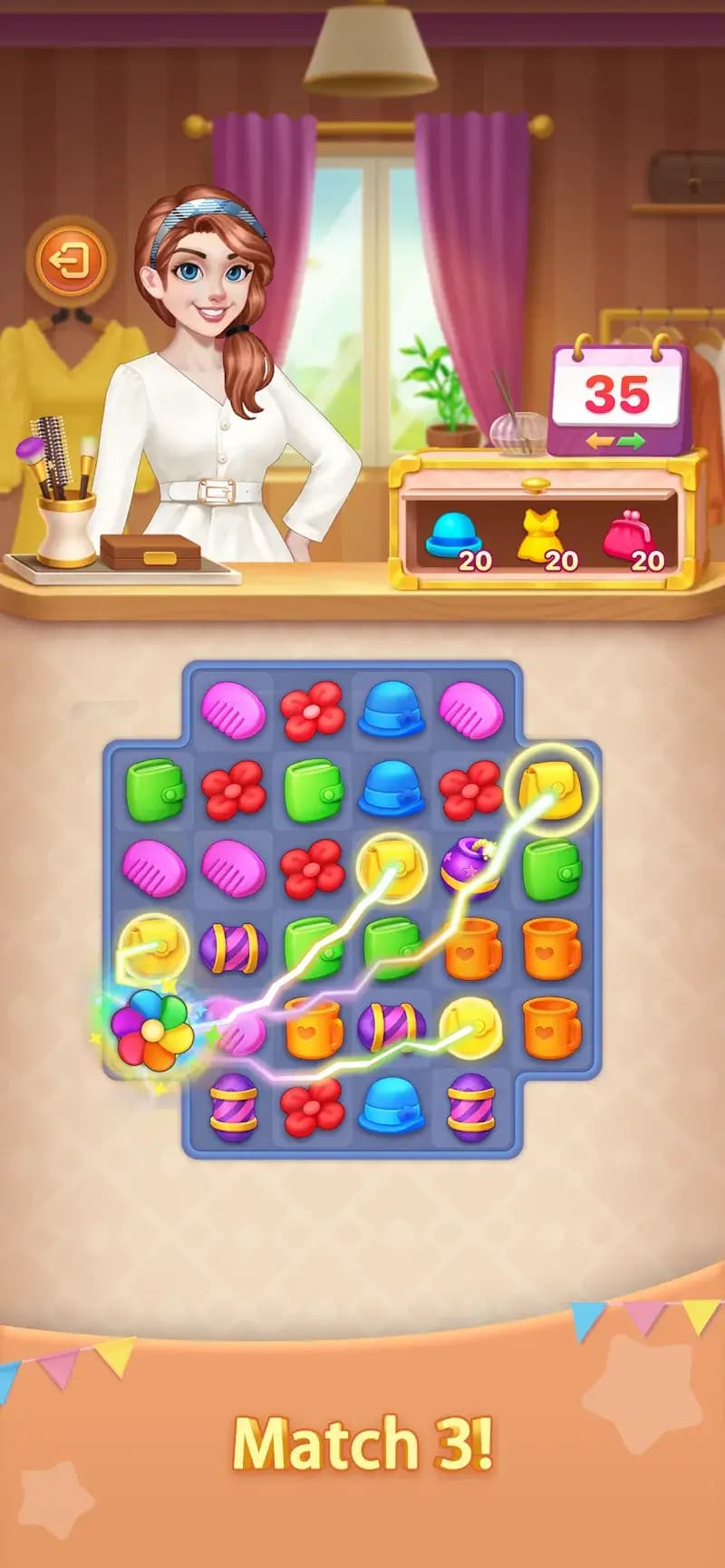
Task: Activate the rainbow flower booster tile
Action: [151, 1027]
